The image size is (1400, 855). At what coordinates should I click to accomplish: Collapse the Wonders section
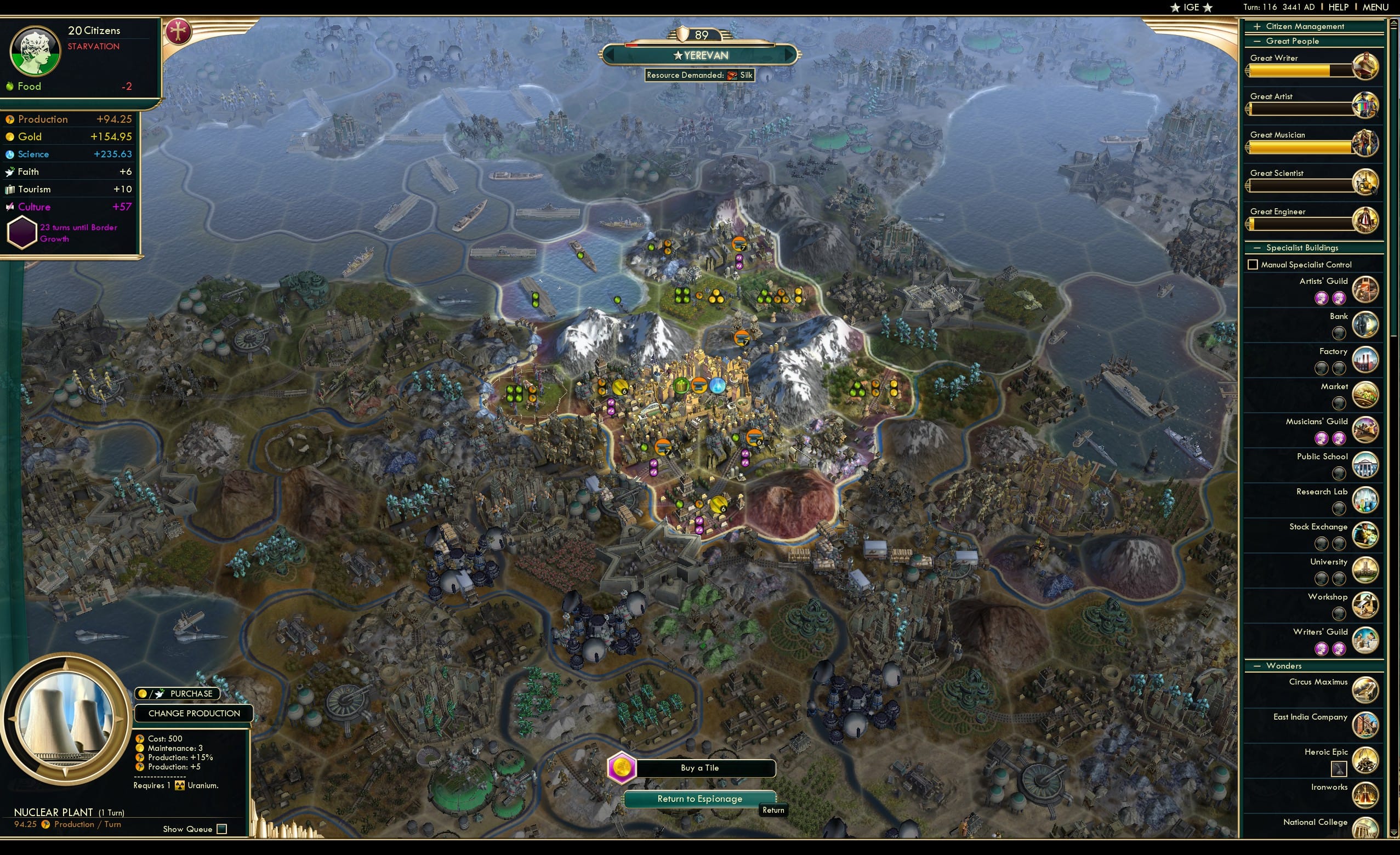[1257, 665]
